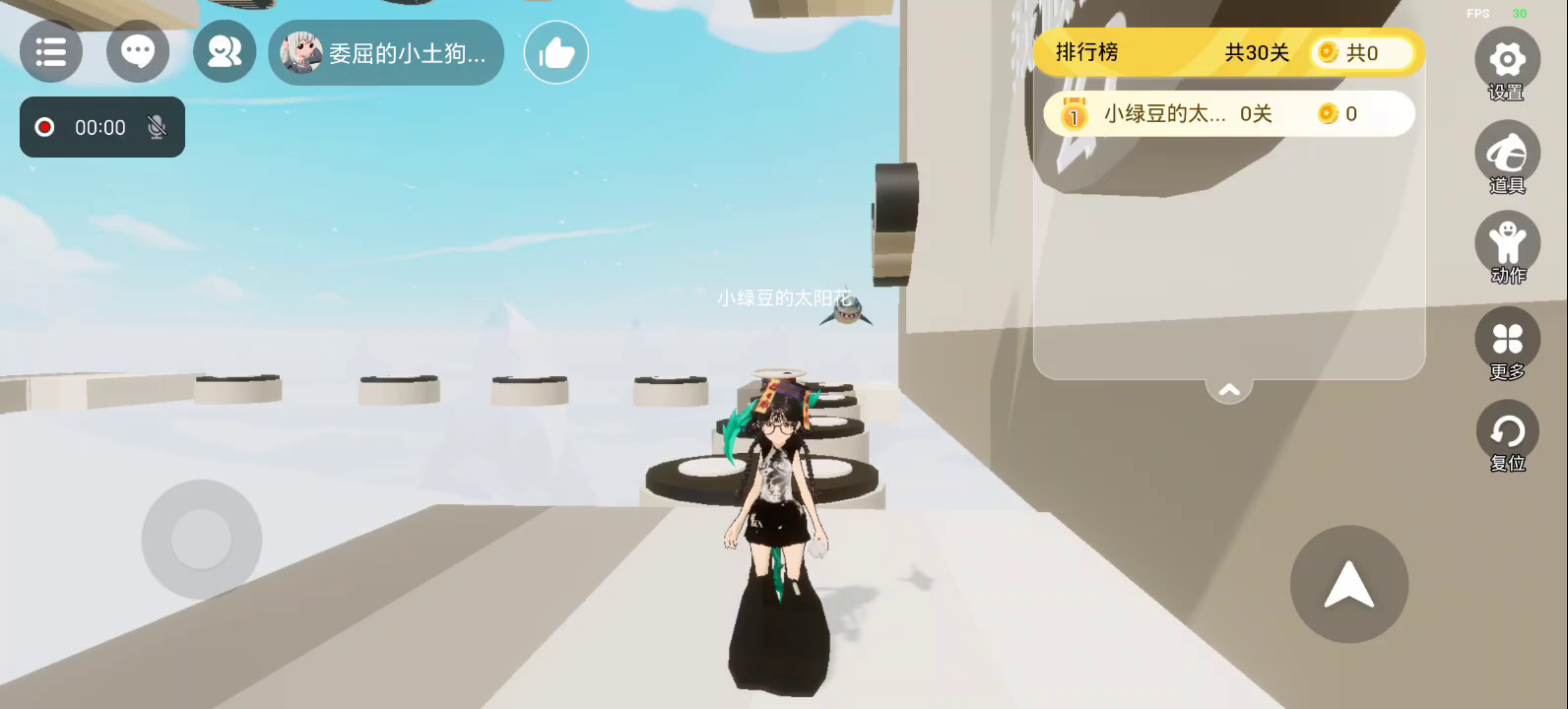The height and width of the screenshot is (709, 1568).
Task: Collapse the 排行榜 leaderboard panel
Action: coord(1229,391)
